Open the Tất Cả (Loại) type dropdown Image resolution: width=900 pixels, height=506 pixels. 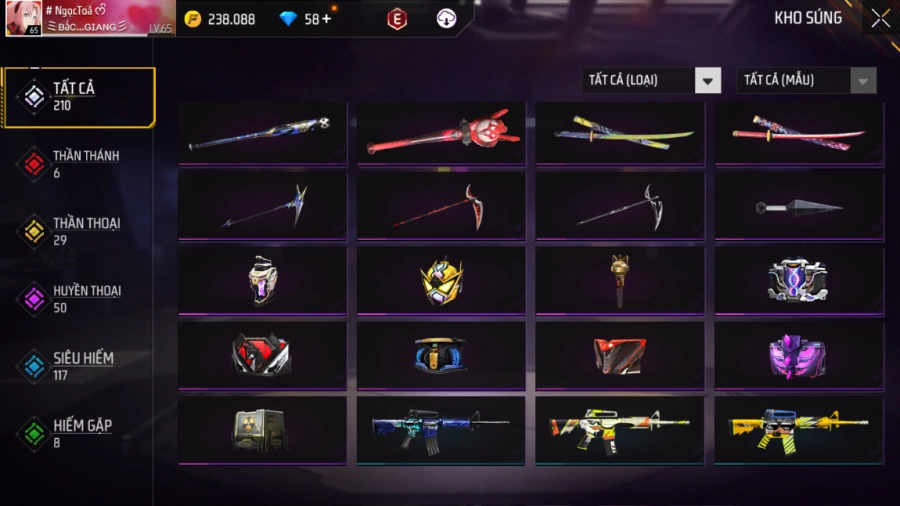click(651, 80)
